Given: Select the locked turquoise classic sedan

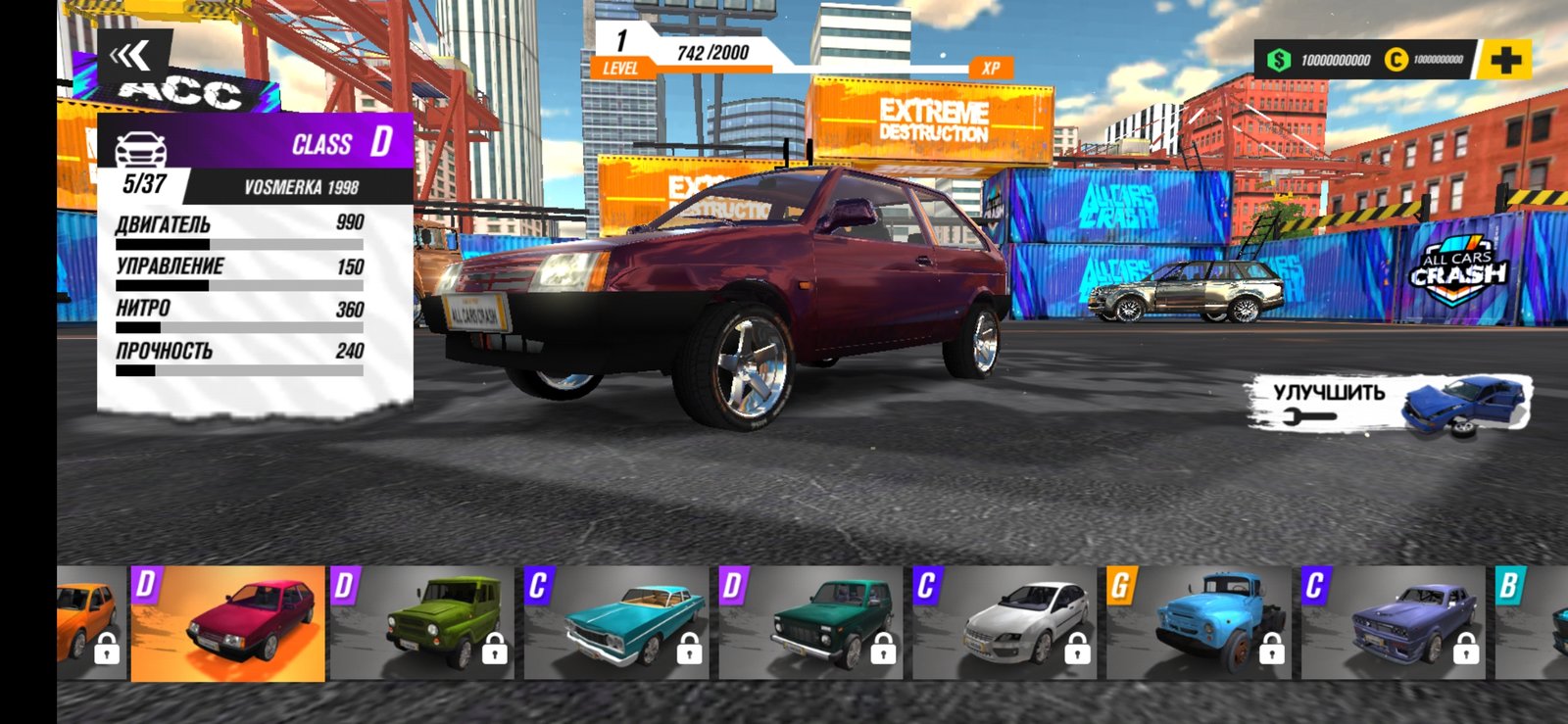Looking at the screenshot, I should (616, 623).
